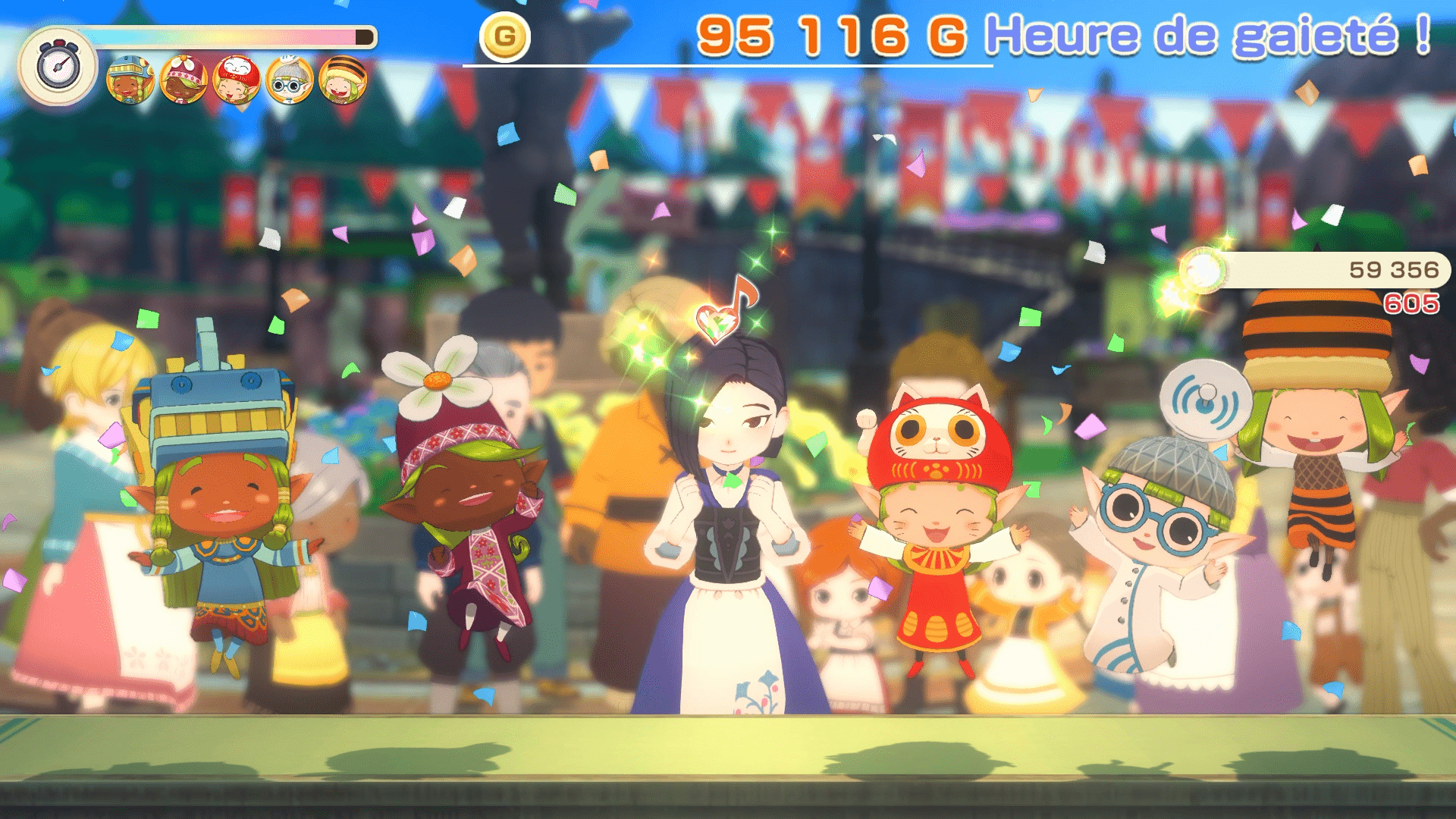
Task: Click the gold G coin icon
Action: [x=504, y=36]
